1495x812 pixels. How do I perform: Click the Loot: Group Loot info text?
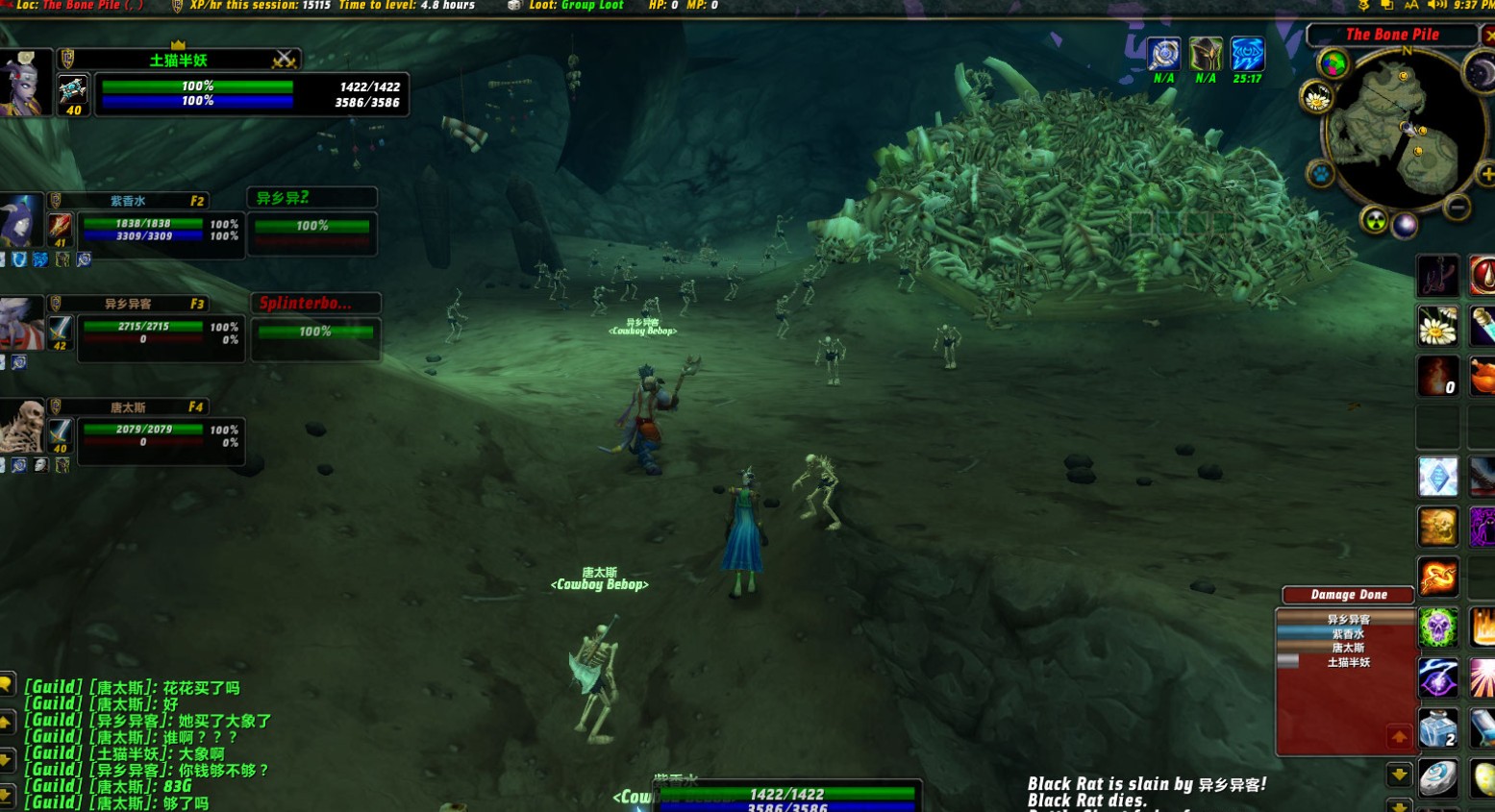[576, 6]
